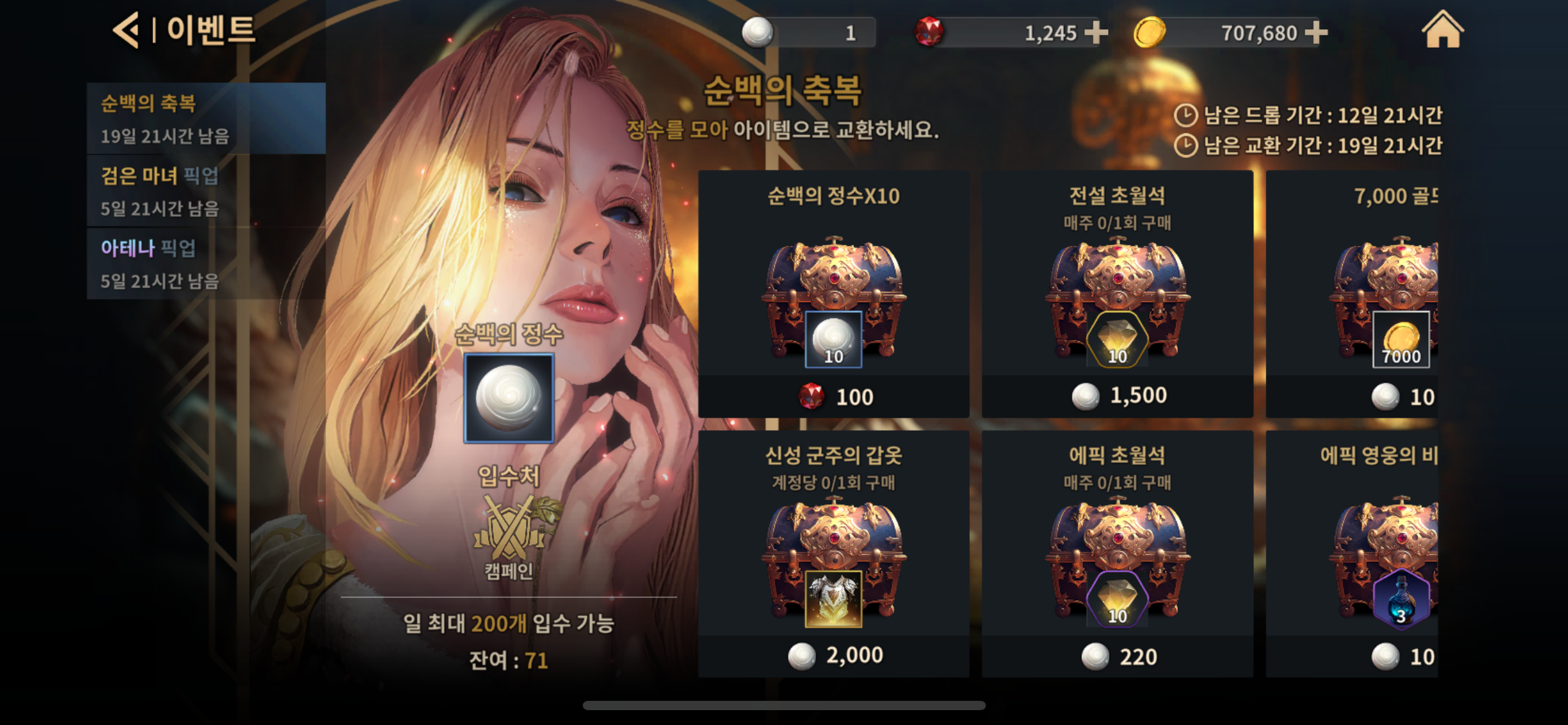Open the 아테나 픽업 event tab

(206, 263)
